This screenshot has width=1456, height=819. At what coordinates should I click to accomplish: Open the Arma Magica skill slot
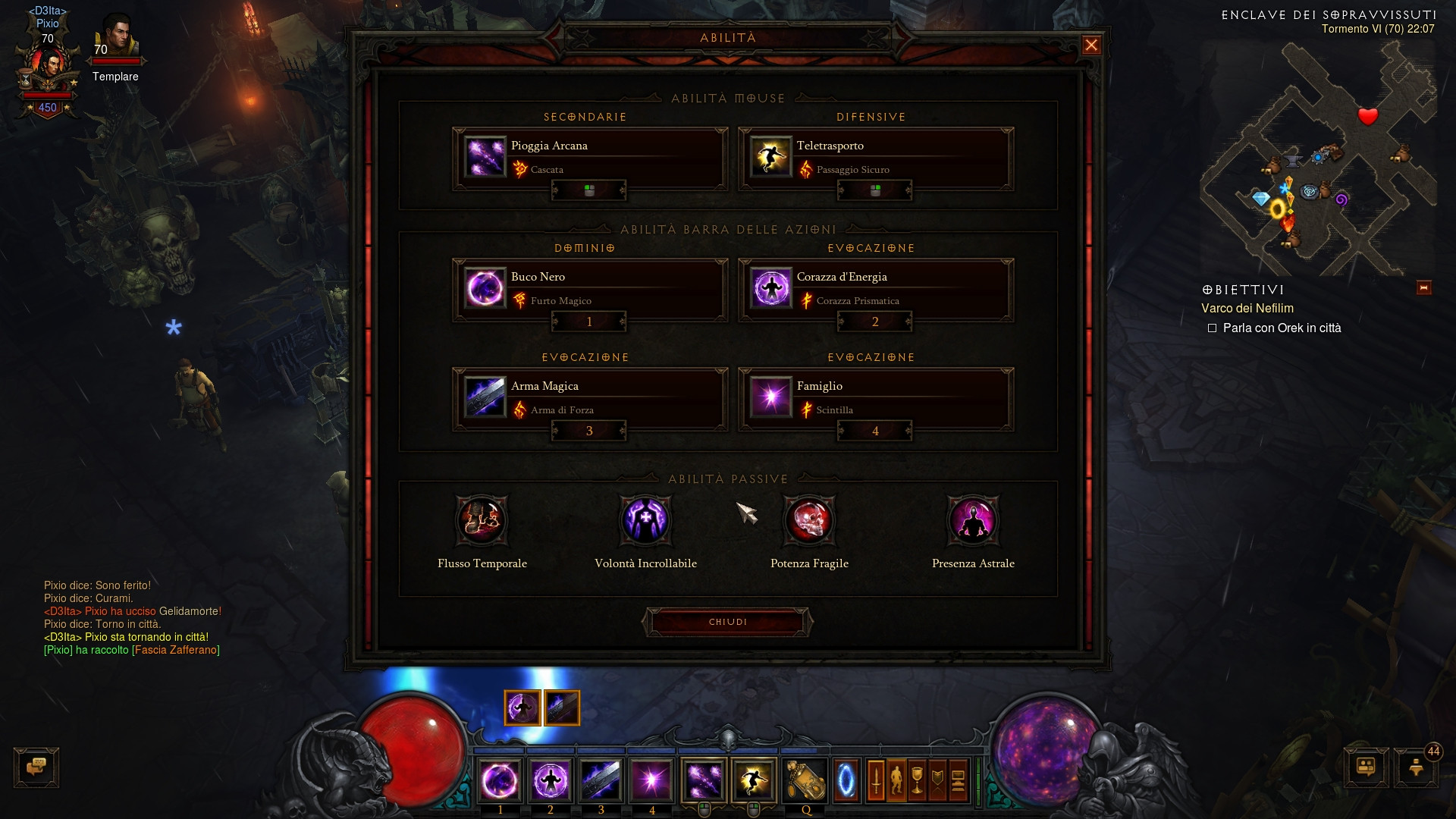(x=589, y=397)
